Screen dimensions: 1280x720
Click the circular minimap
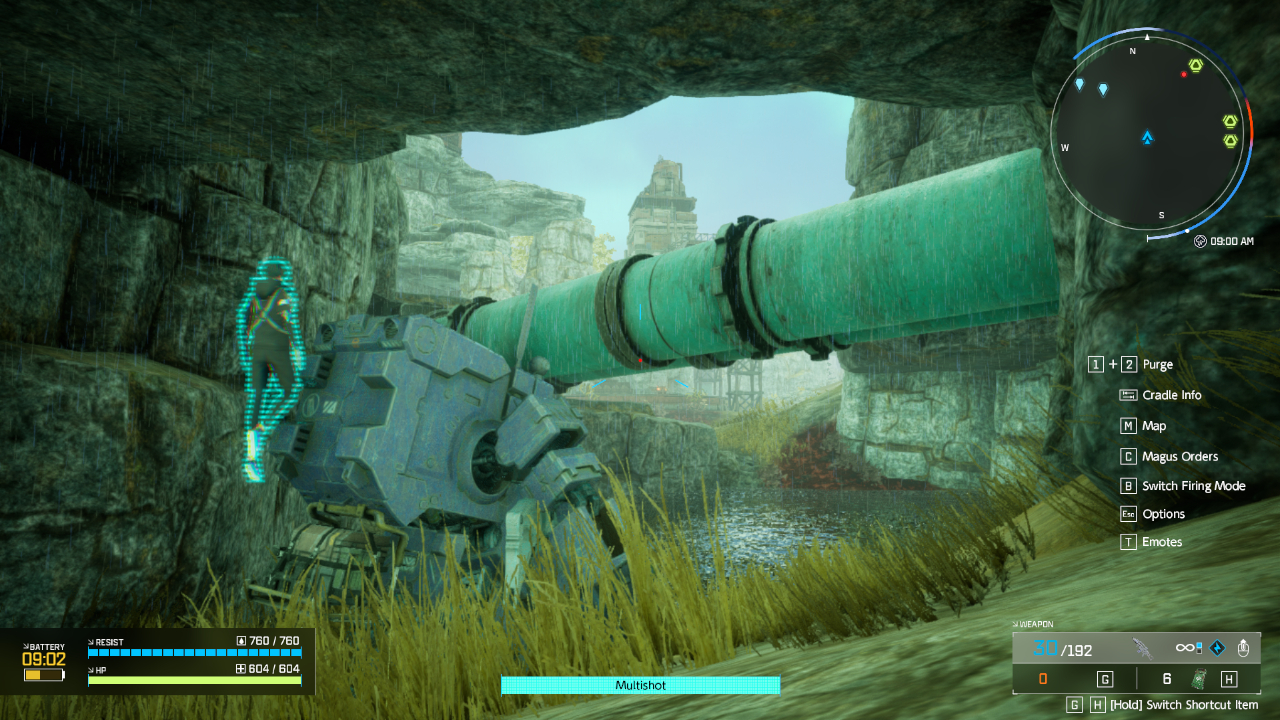[x=1147, y=133]
